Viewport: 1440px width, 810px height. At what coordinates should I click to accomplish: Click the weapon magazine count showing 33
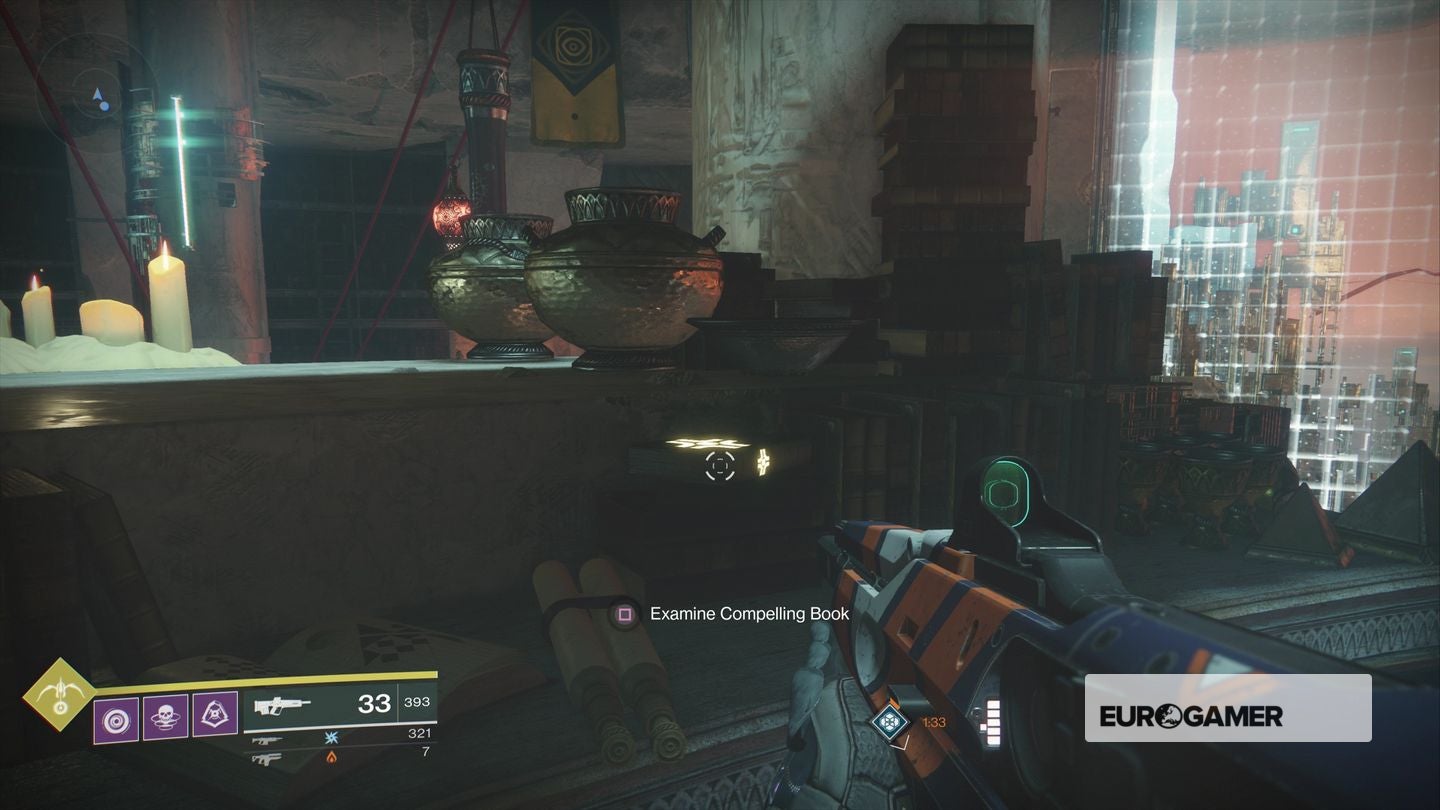tap(373, 704)
